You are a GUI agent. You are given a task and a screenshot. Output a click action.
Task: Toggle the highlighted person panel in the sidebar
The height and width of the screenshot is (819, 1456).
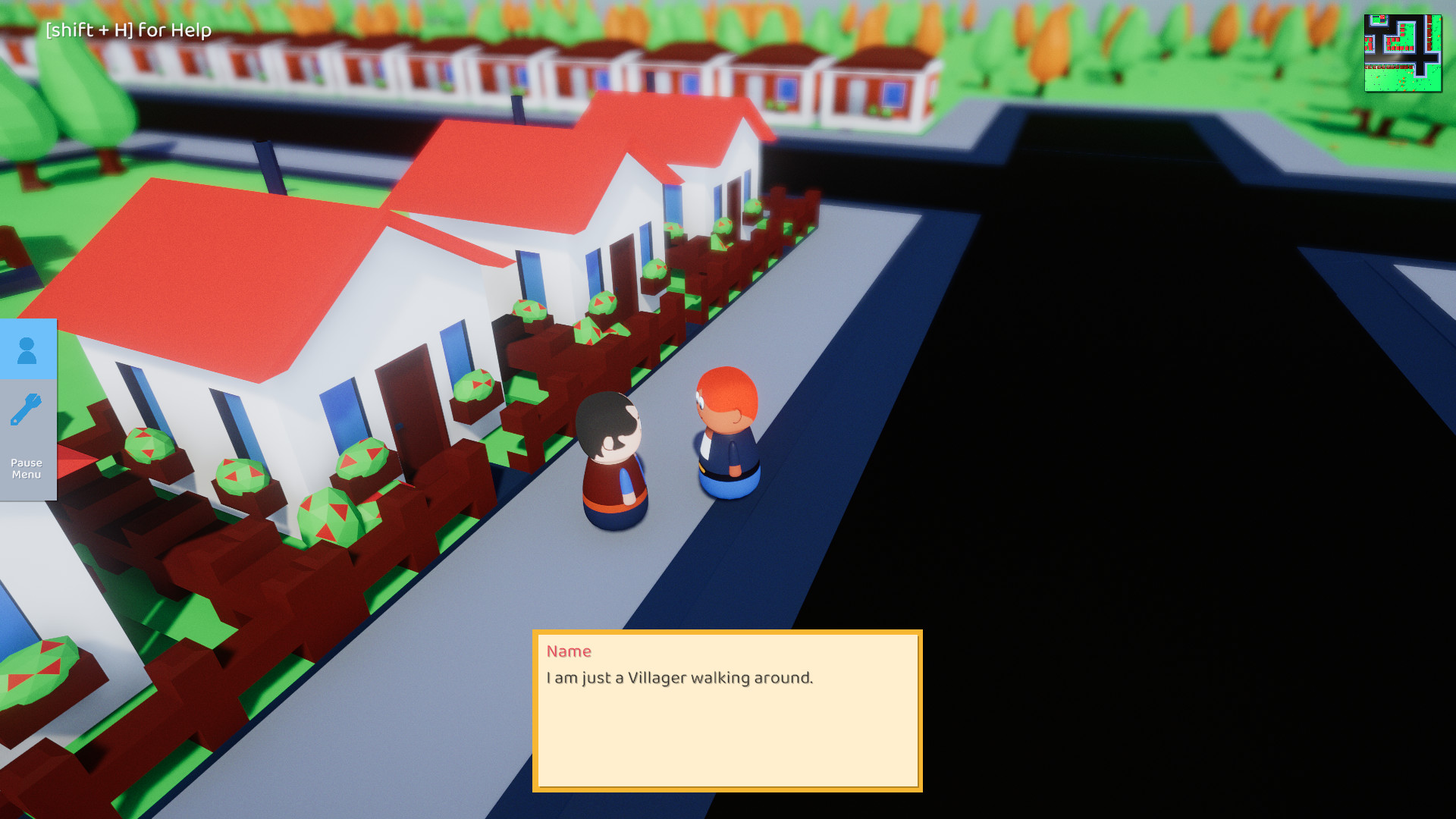[x=27, y=350]
